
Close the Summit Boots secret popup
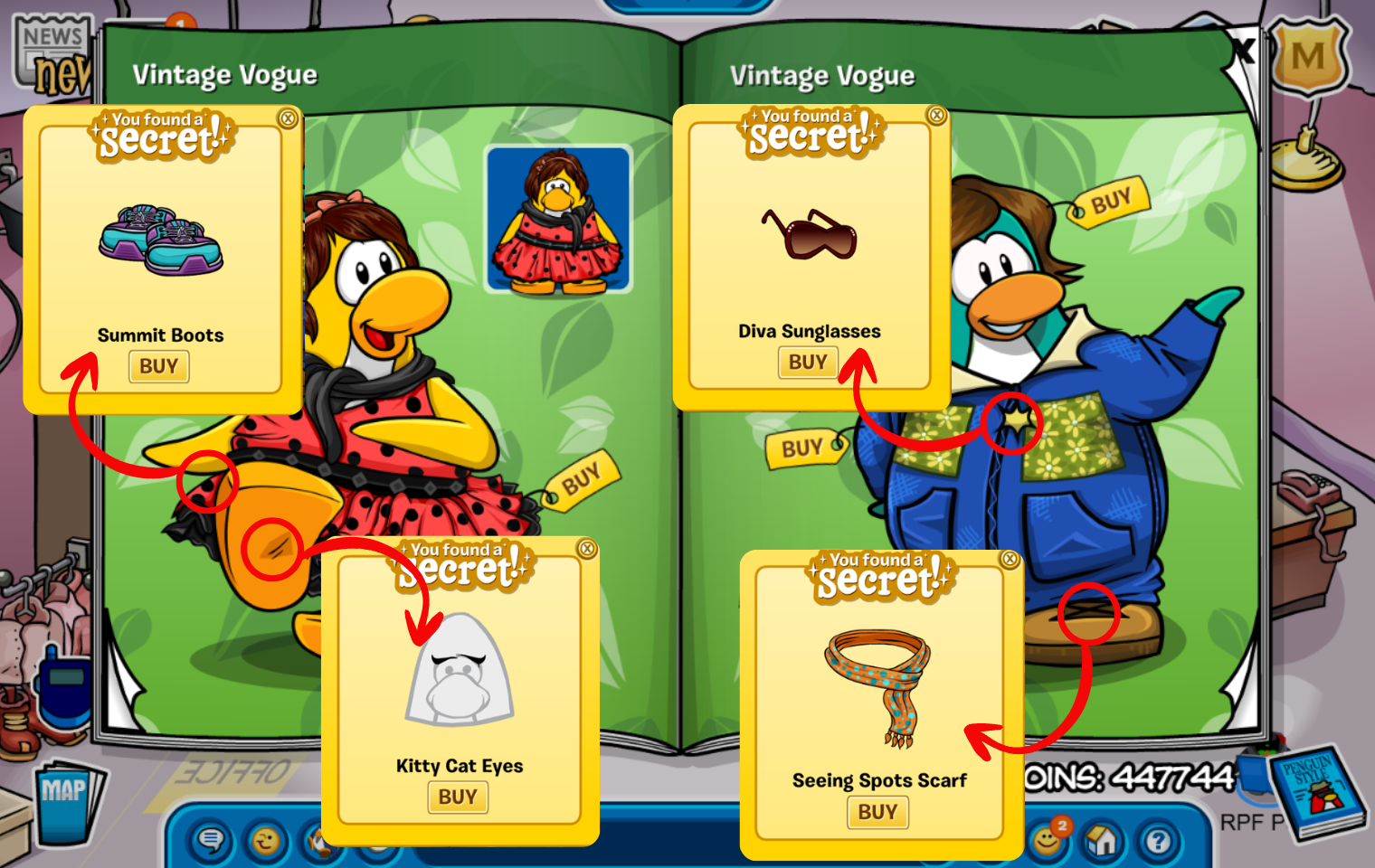[x=288, y=118]
